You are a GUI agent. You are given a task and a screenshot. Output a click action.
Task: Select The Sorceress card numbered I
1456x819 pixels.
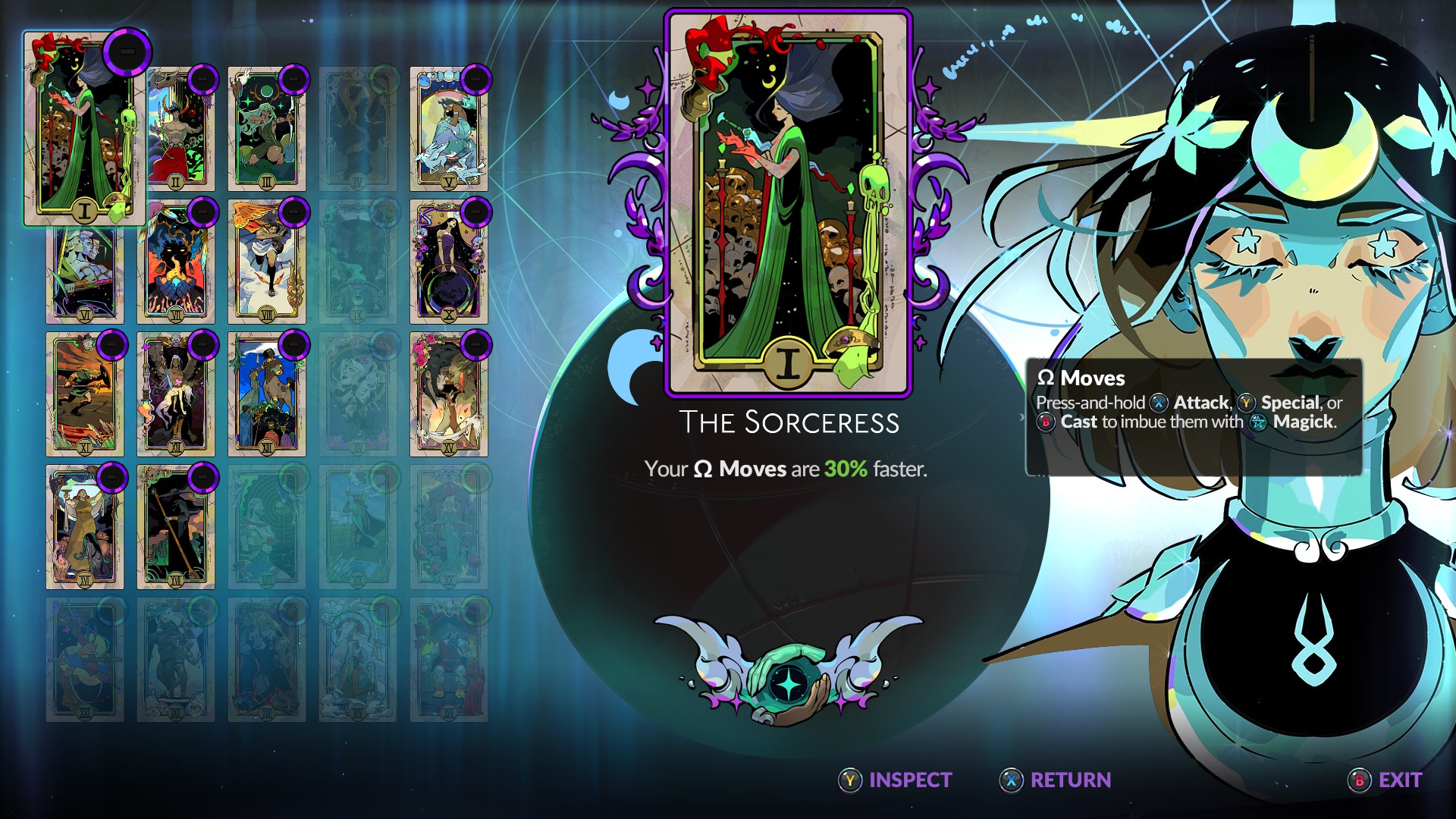[x=84, y=129]
